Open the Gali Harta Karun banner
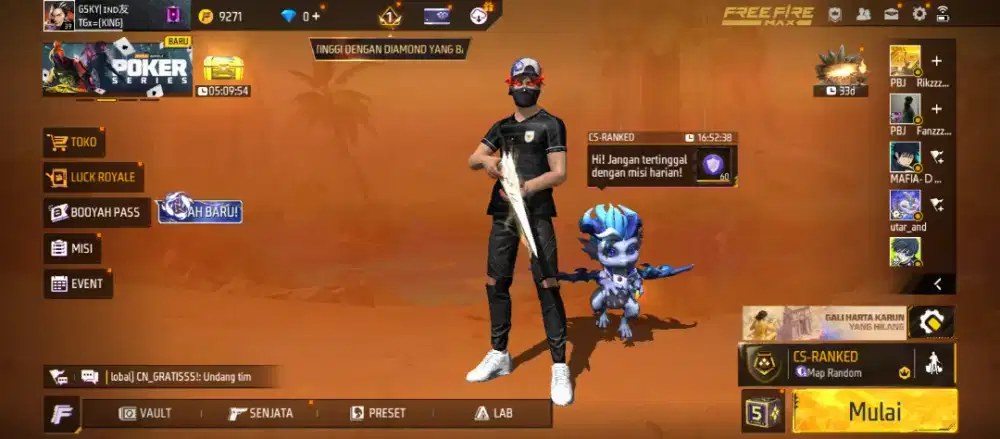Screen dimensions: 1000x439 [x=824, y=322]
